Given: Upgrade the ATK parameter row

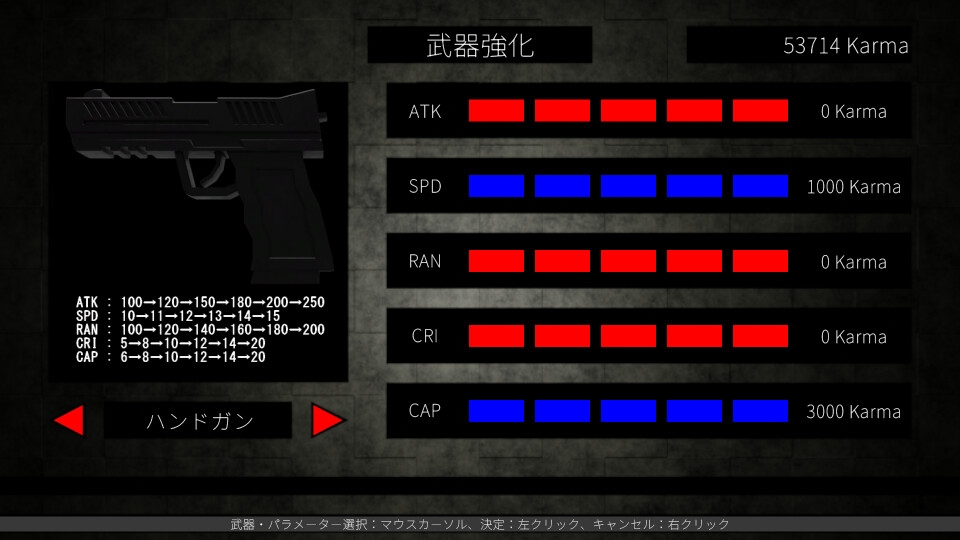Looking at the screenshot, I should coord(648,111).
